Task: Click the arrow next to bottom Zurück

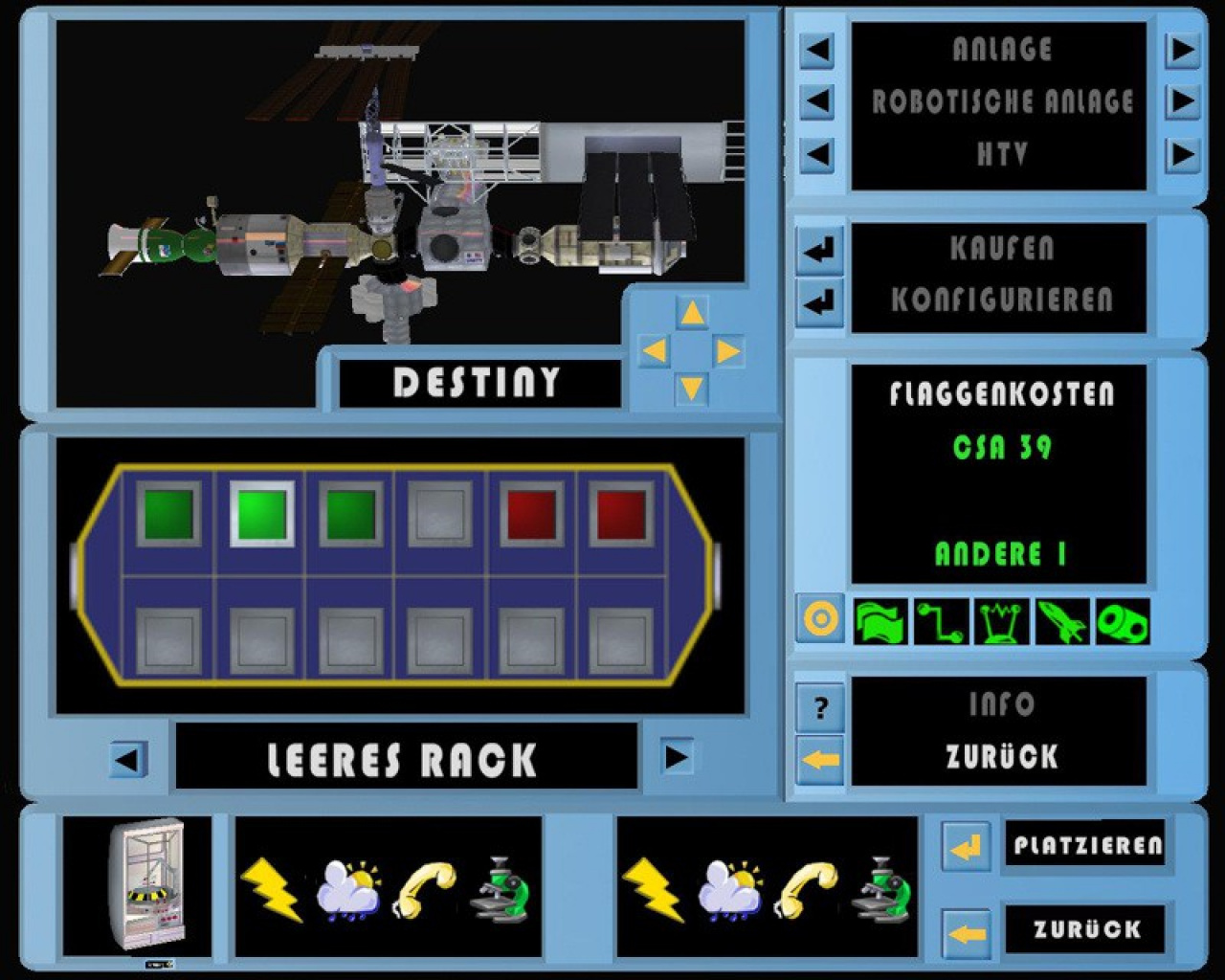Action: click(966, 930)
